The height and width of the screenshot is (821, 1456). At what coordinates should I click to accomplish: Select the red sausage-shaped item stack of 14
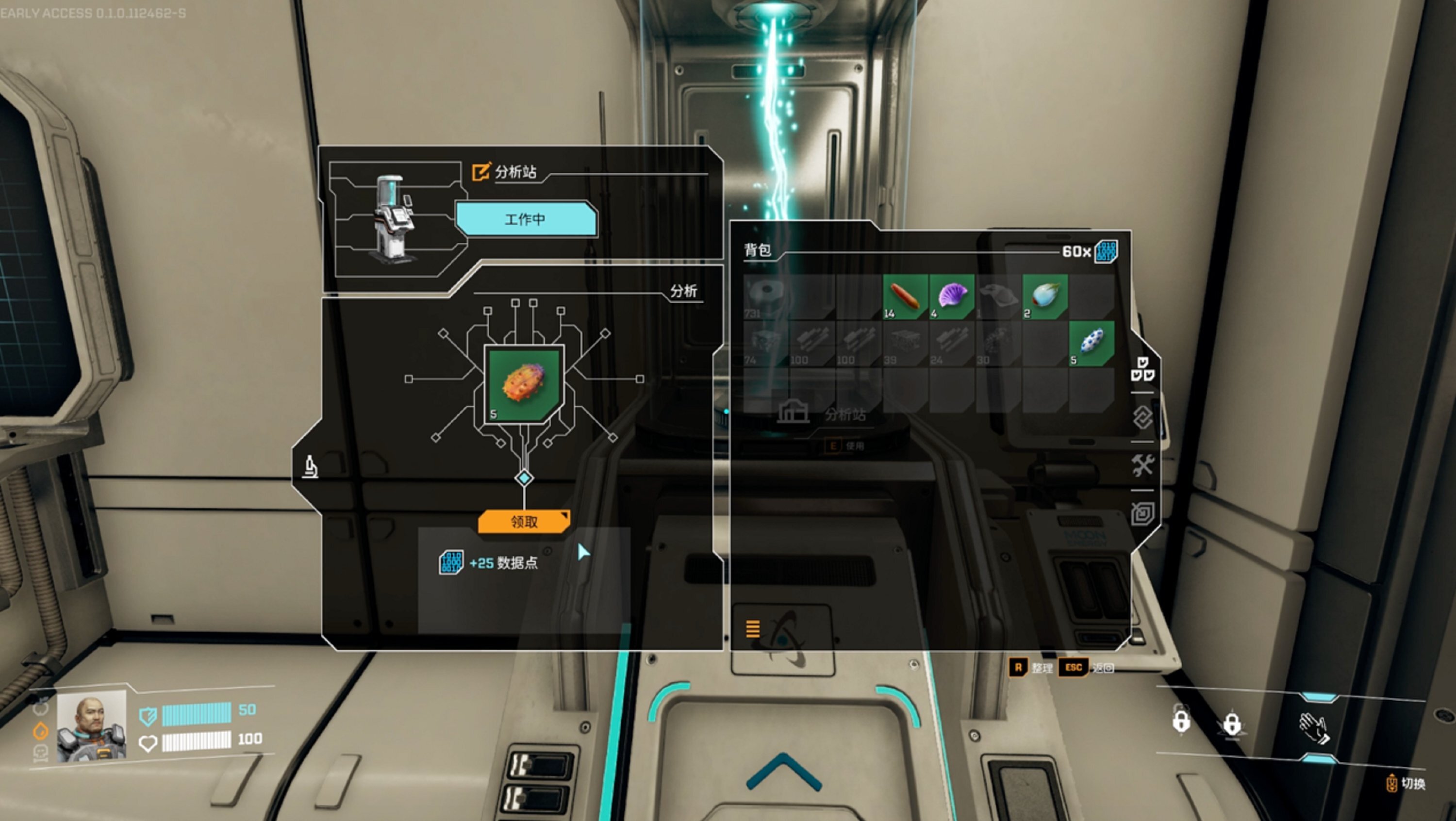905,296
